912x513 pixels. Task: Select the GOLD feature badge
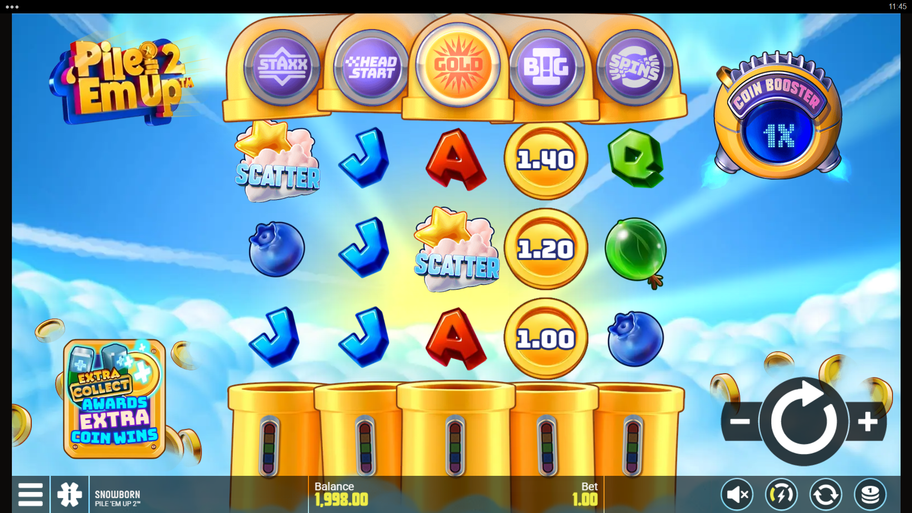(458, 64)
